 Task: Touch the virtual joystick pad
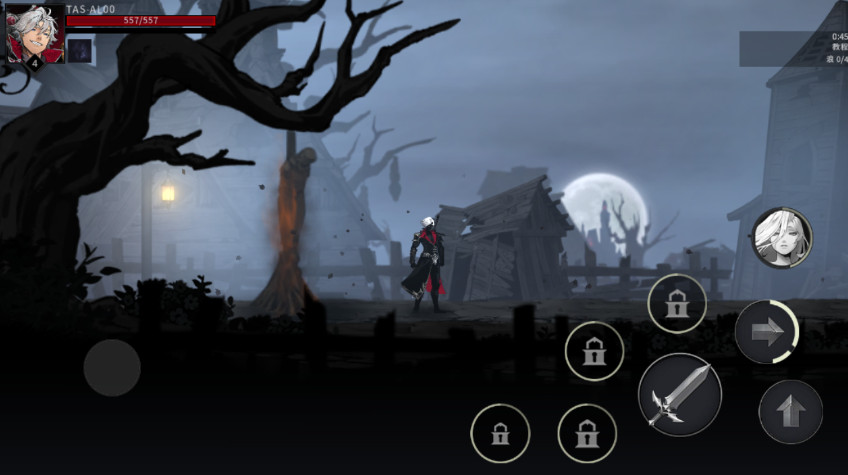click(x=112, y=367)
